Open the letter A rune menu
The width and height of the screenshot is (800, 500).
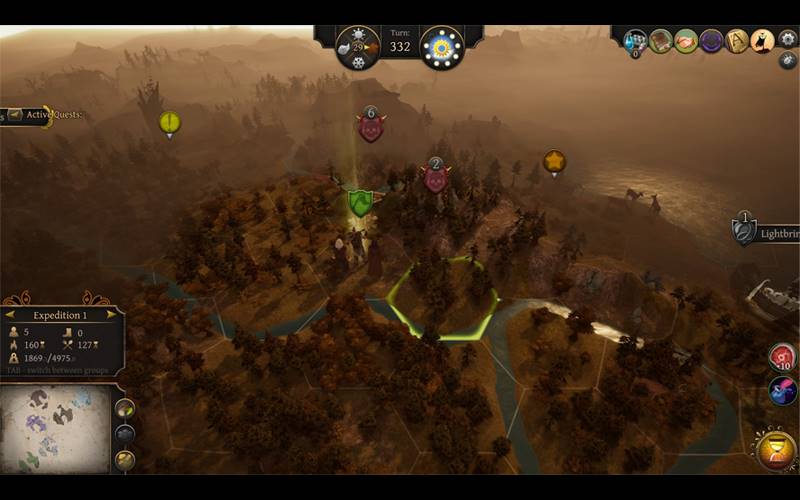tap(737, 41)
